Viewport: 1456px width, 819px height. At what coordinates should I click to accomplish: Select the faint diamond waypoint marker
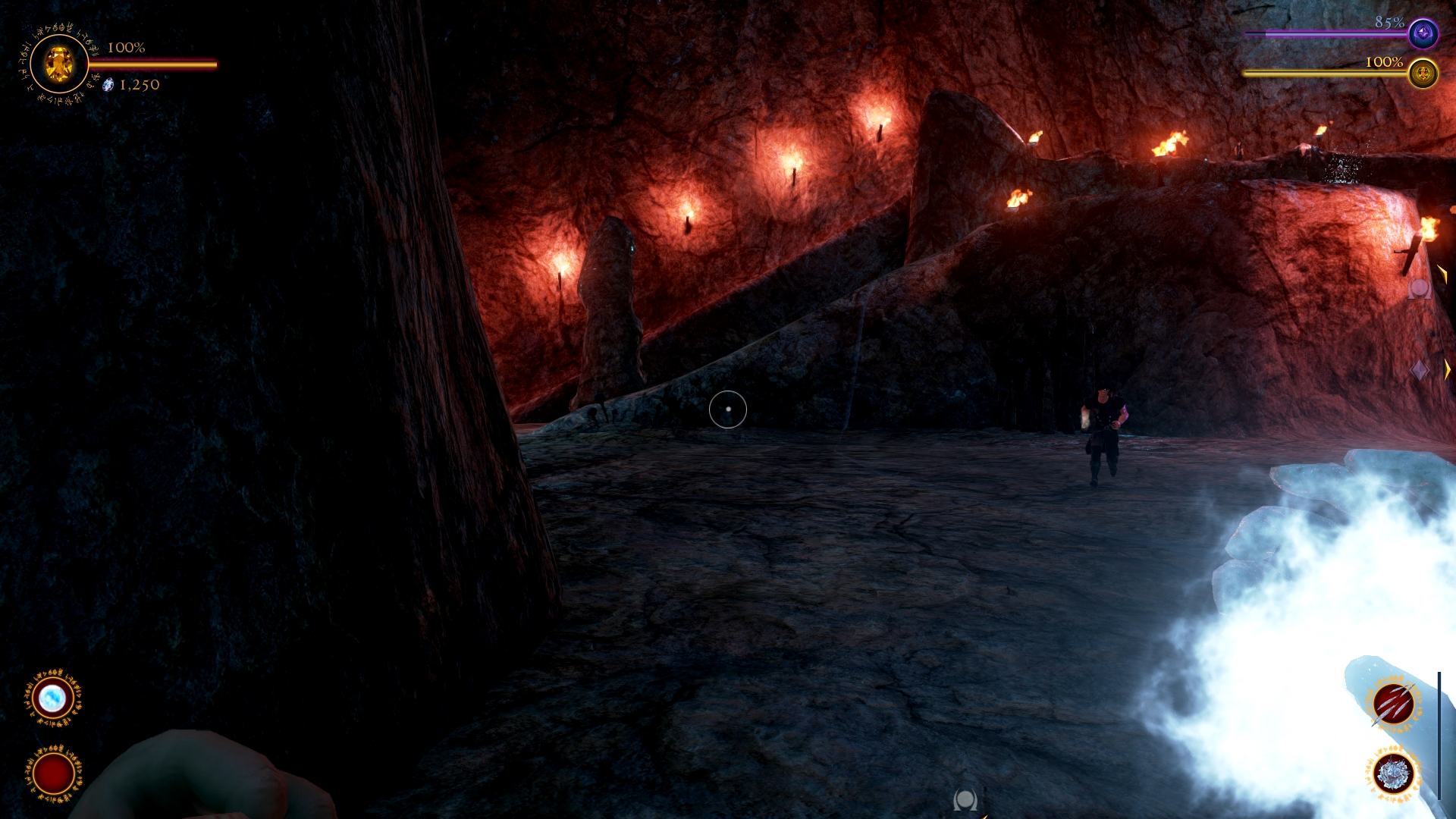(1419, 370)
